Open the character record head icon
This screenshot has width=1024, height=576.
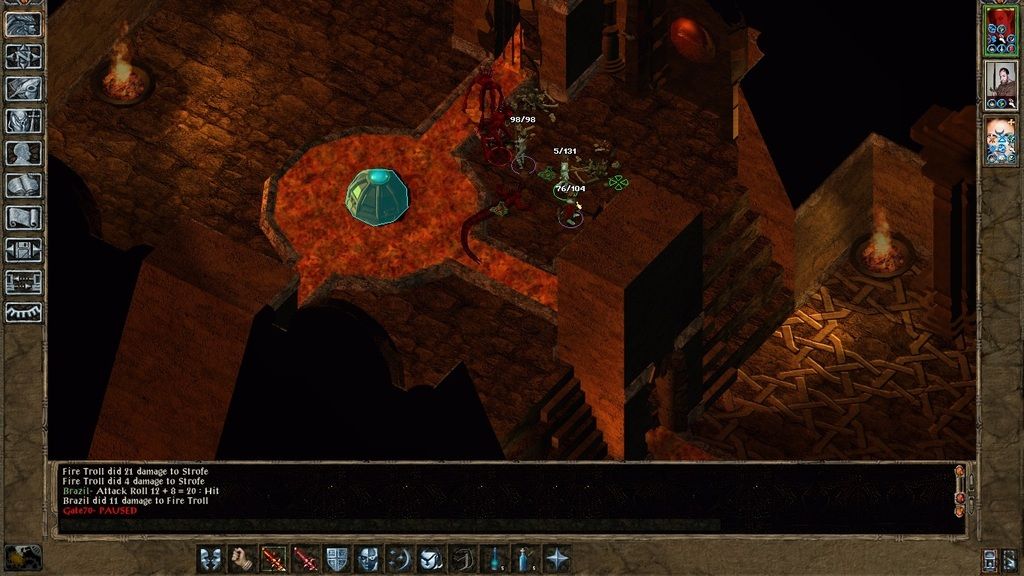click(23, 153)
